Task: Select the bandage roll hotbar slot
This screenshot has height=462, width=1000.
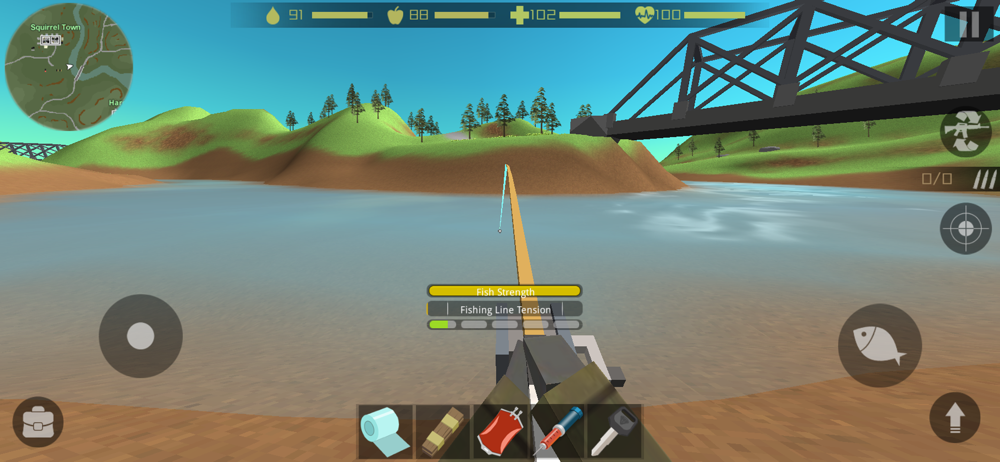Action: pyautogui.click(x=385, y=431)
